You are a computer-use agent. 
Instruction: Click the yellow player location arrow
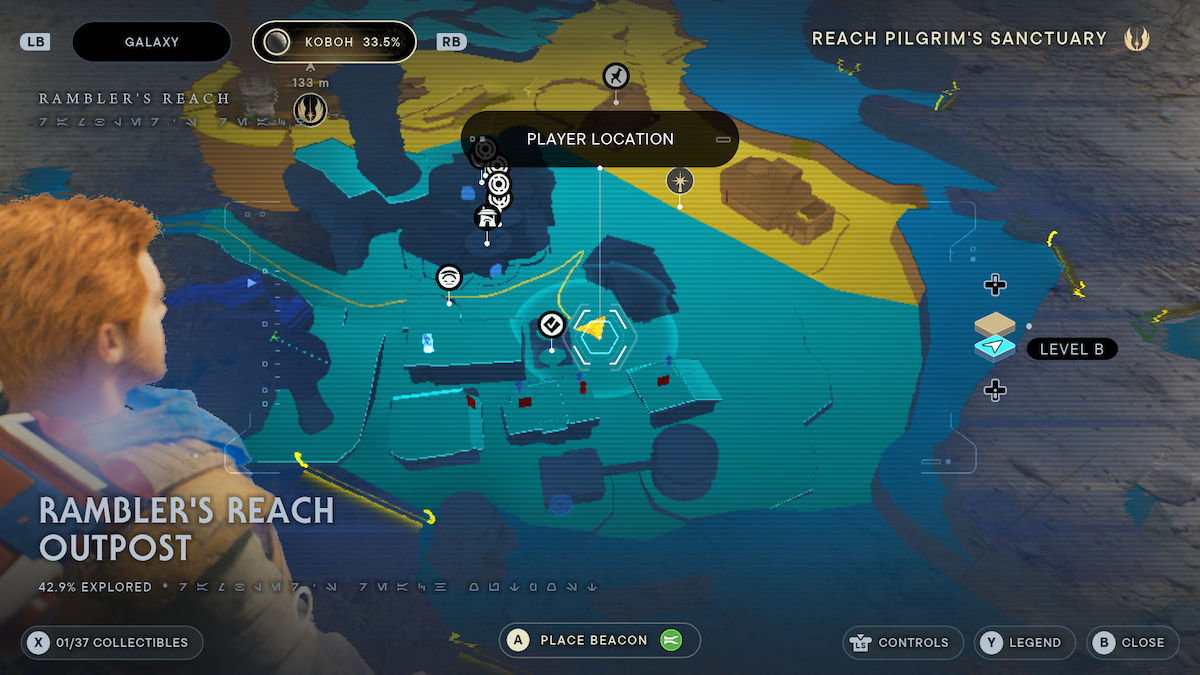click(x=593, y=327)
